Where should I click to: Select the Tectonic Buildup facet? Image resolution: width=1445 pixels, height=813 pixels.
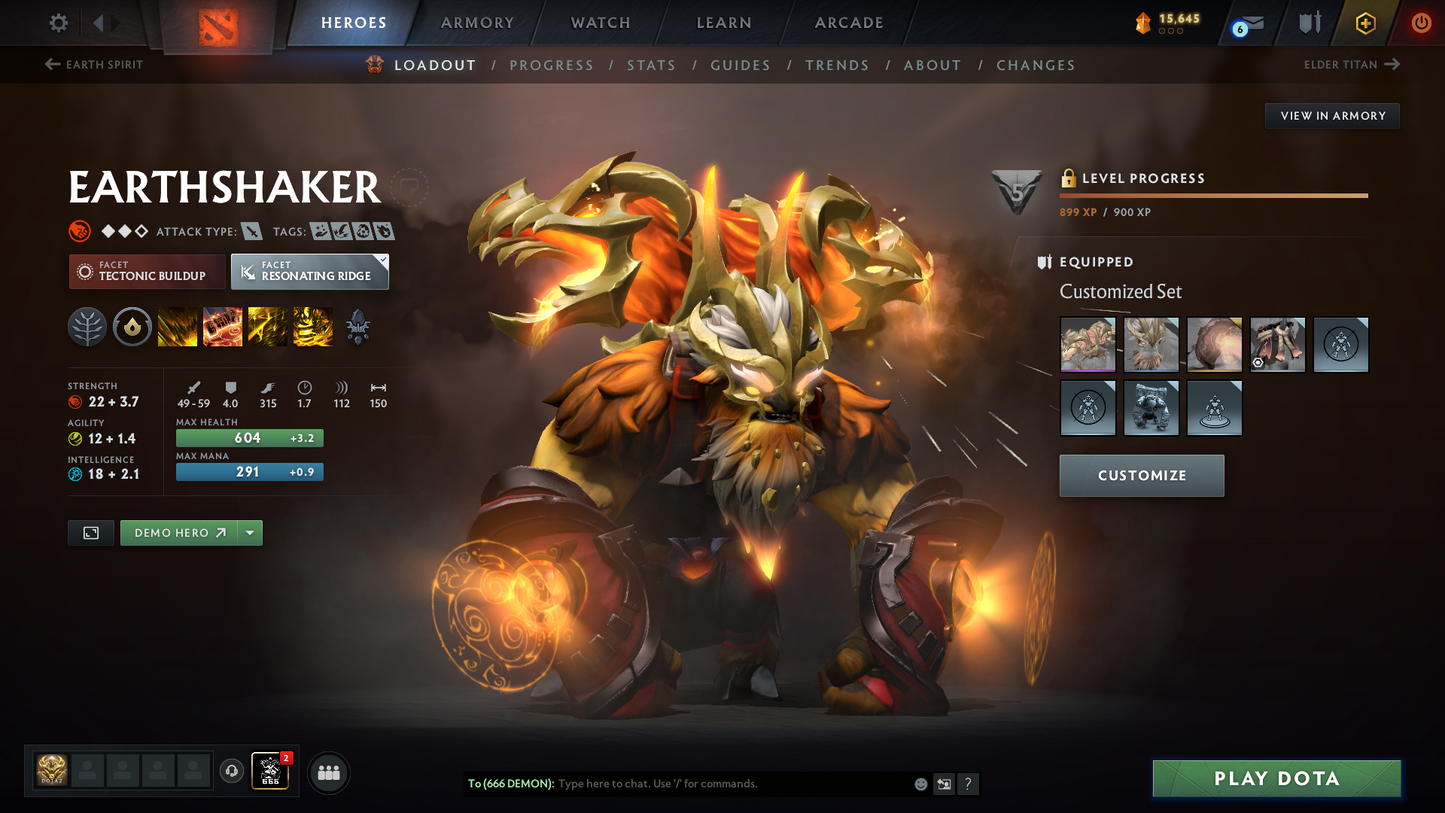pyautogui.click(x=147, y=271)
